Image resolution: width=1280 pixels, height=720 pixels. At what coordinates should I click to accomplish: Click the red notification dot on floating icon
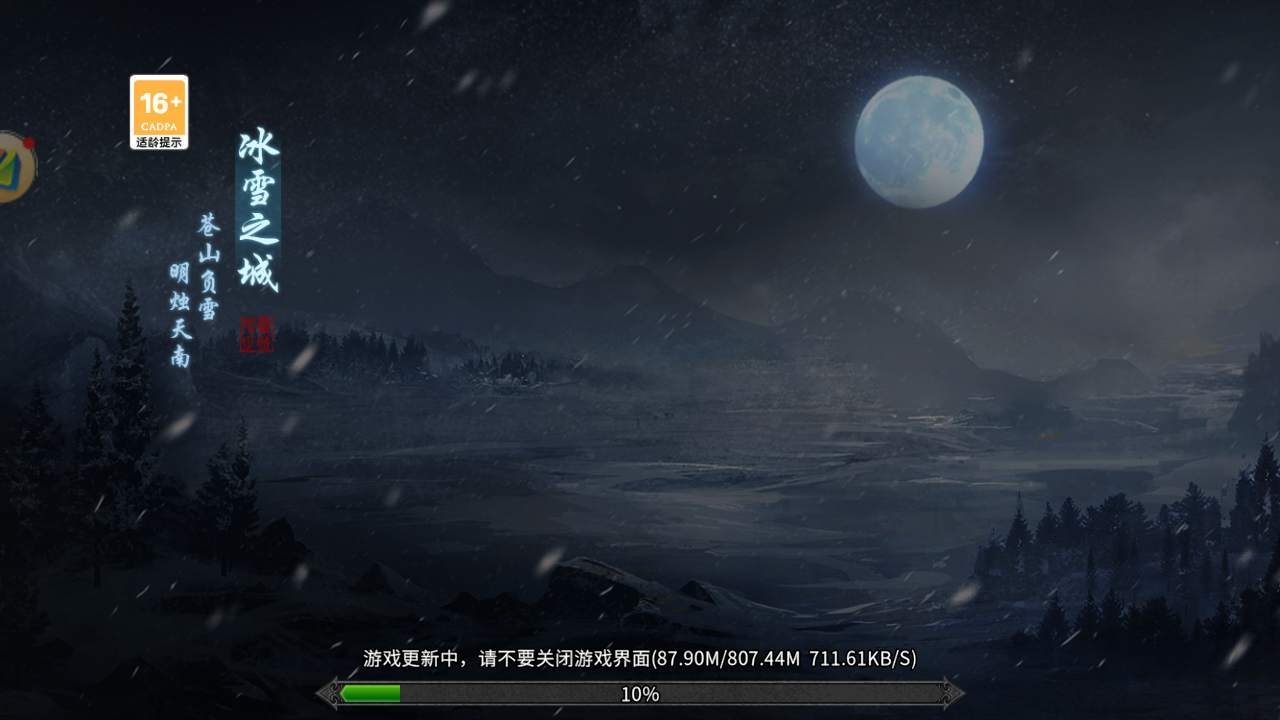pyautogui.click(x=30, y=142)
